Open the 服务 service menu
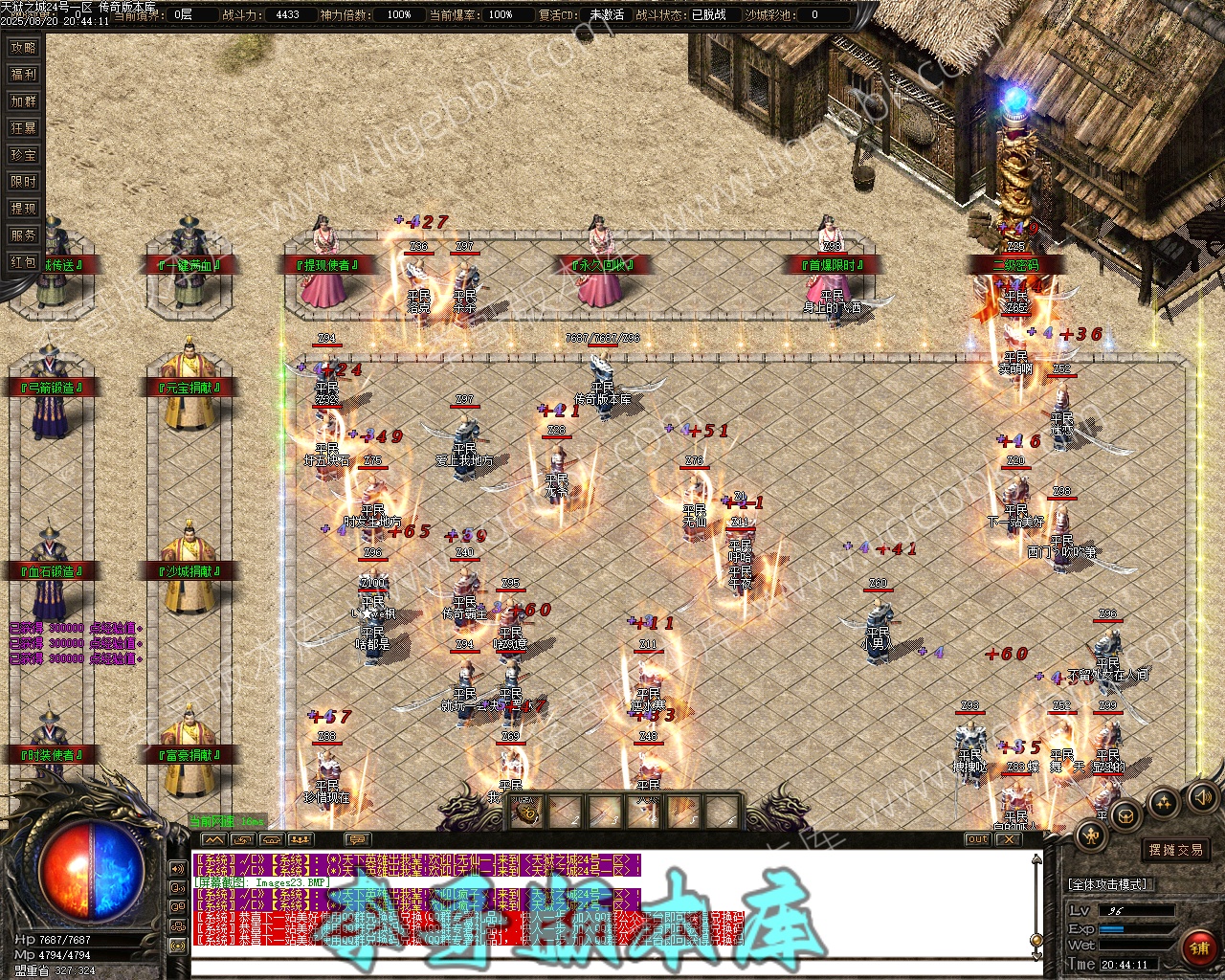Image resolution: width=1225 pixels, height=980 pixels. tap(23, 234)
